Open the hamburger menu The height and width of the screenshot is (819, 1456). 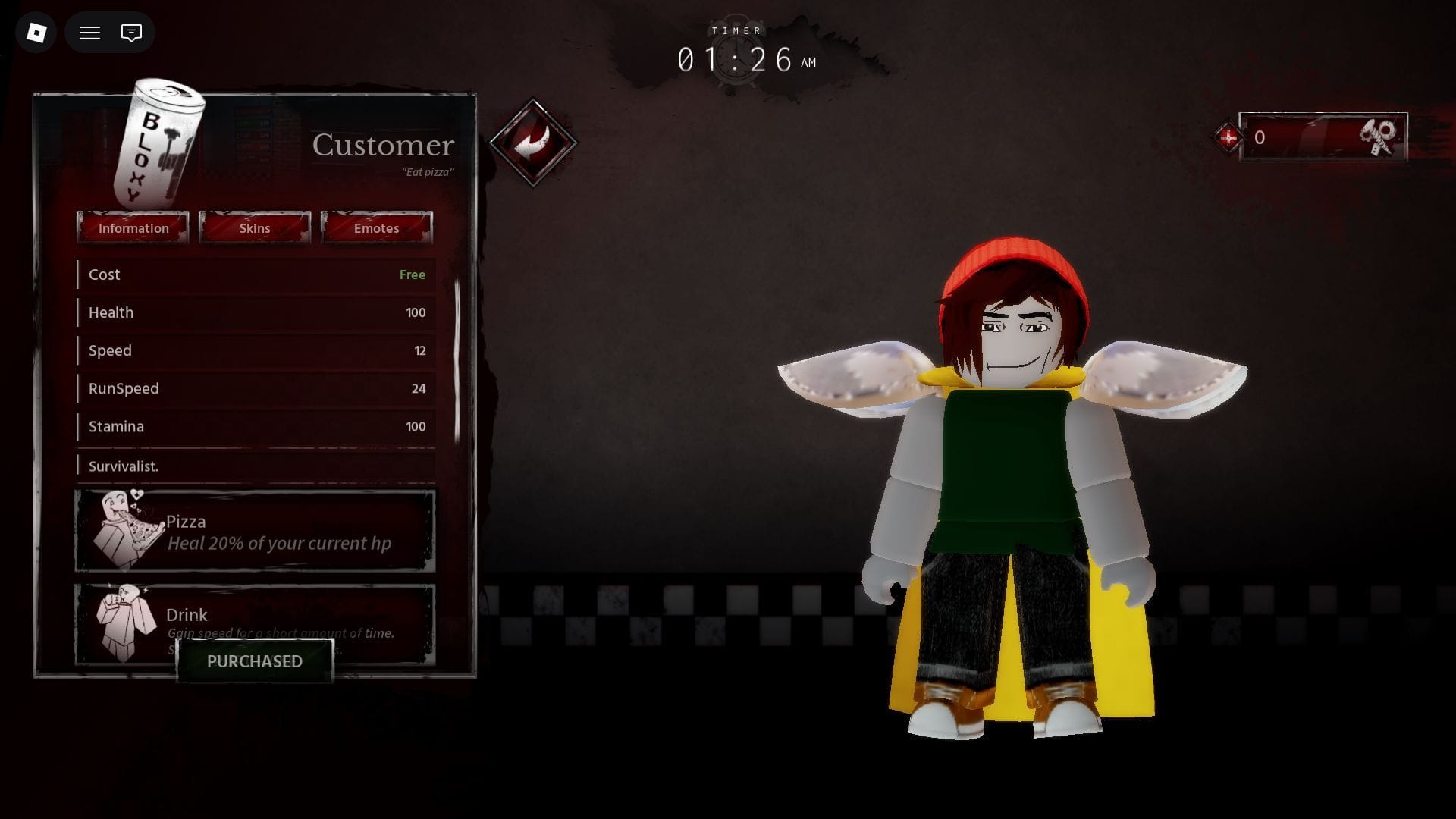click(x=89, y=33)
